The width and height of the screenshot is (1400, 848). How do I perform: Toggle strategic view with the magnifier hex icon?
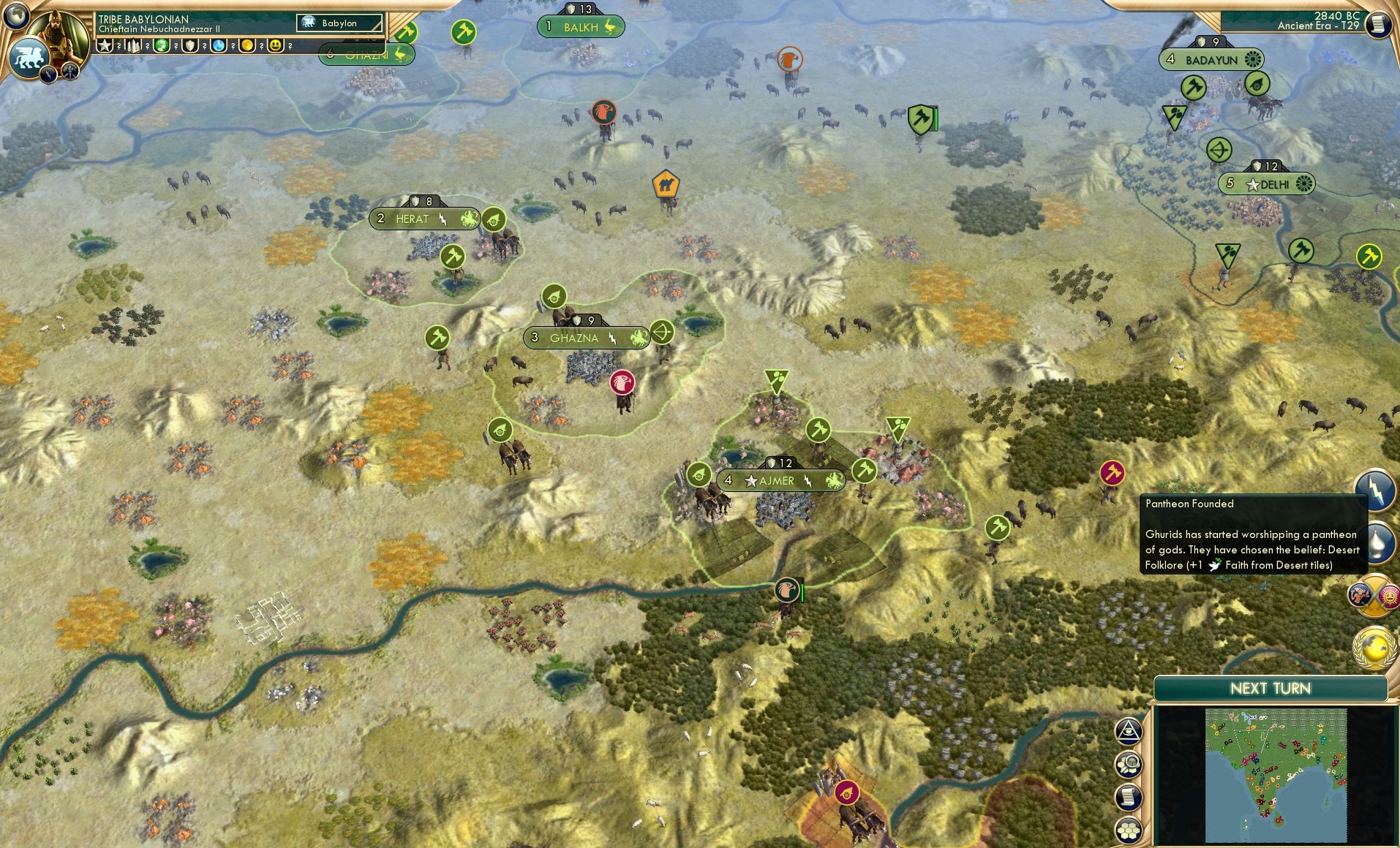(1129, 763)
